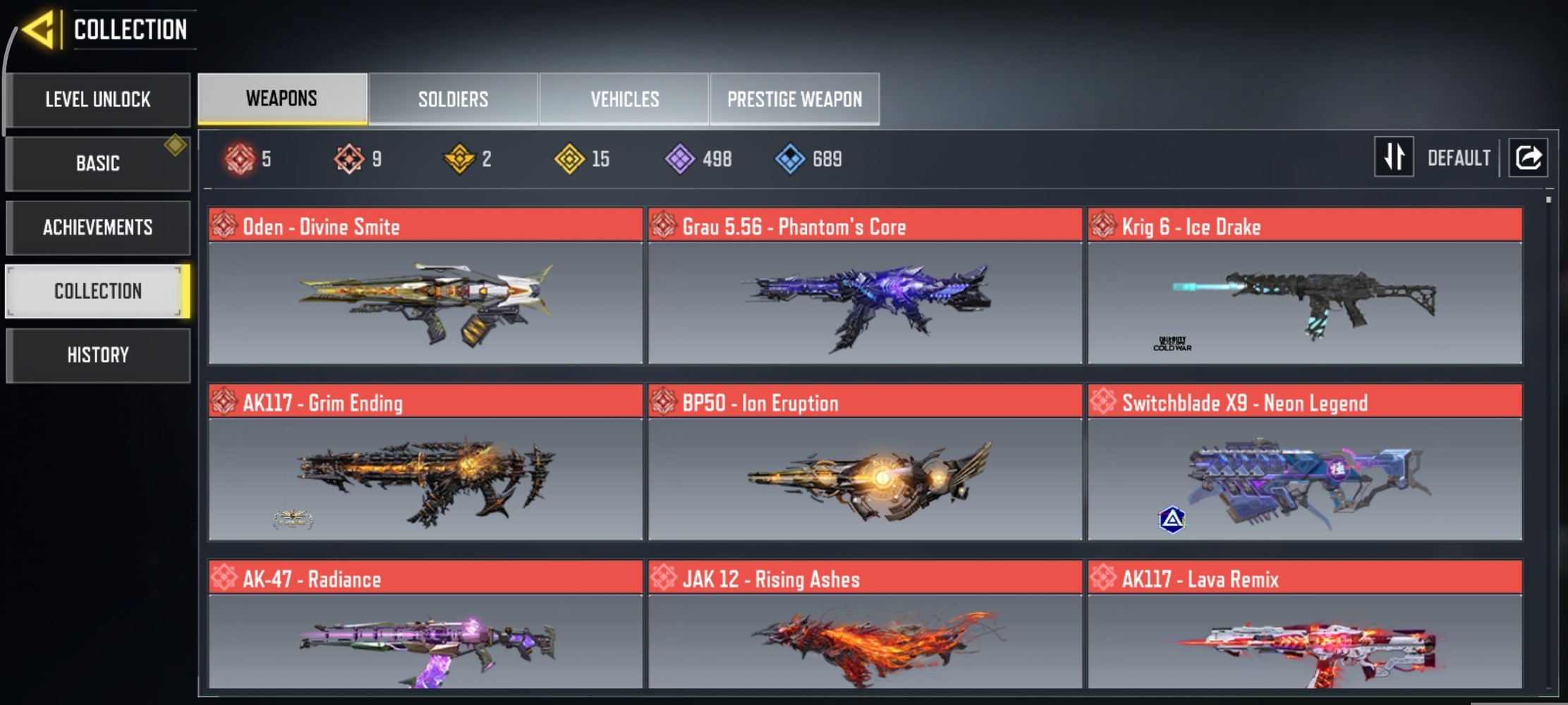Open the PRESTIGE WEAPON tab
The height and width of the screenshot is (705, 1568).
[795, 98]
